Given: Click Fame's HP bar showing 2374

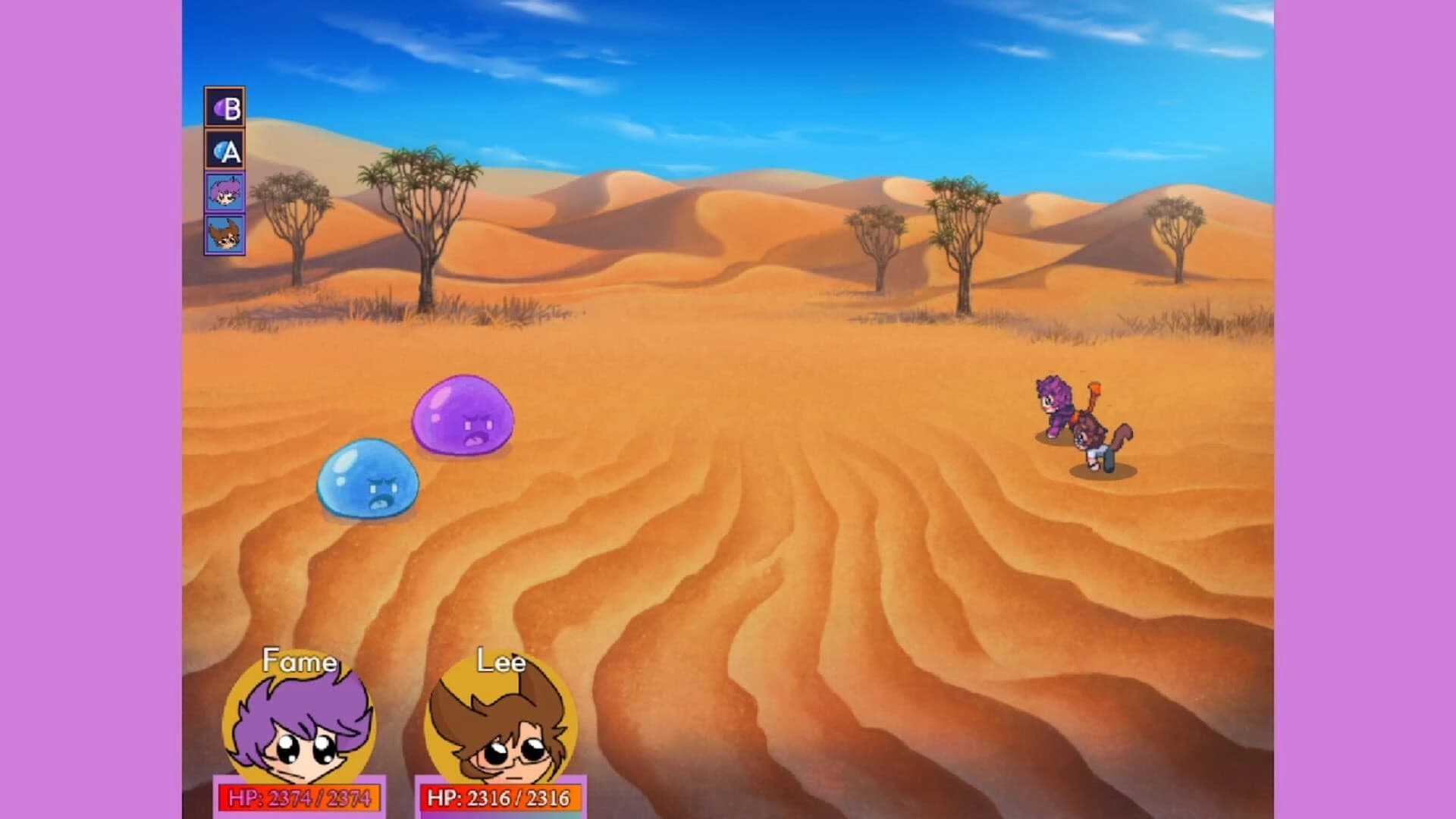Looking at the screenshot, I should click(x=300, y=798).
